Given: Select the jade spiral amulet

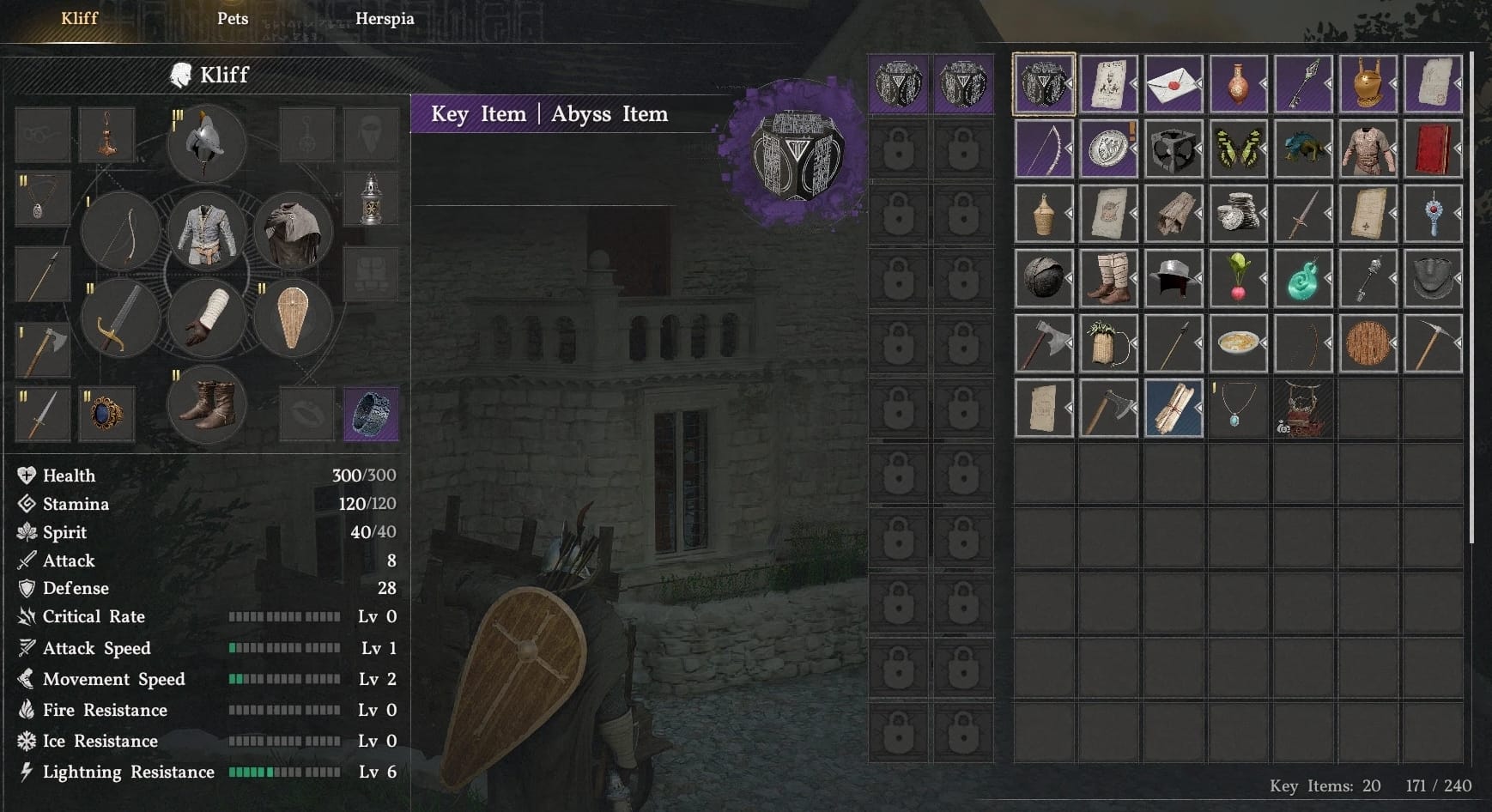Looking at the screenshot, I should [x=1303, y=278].
